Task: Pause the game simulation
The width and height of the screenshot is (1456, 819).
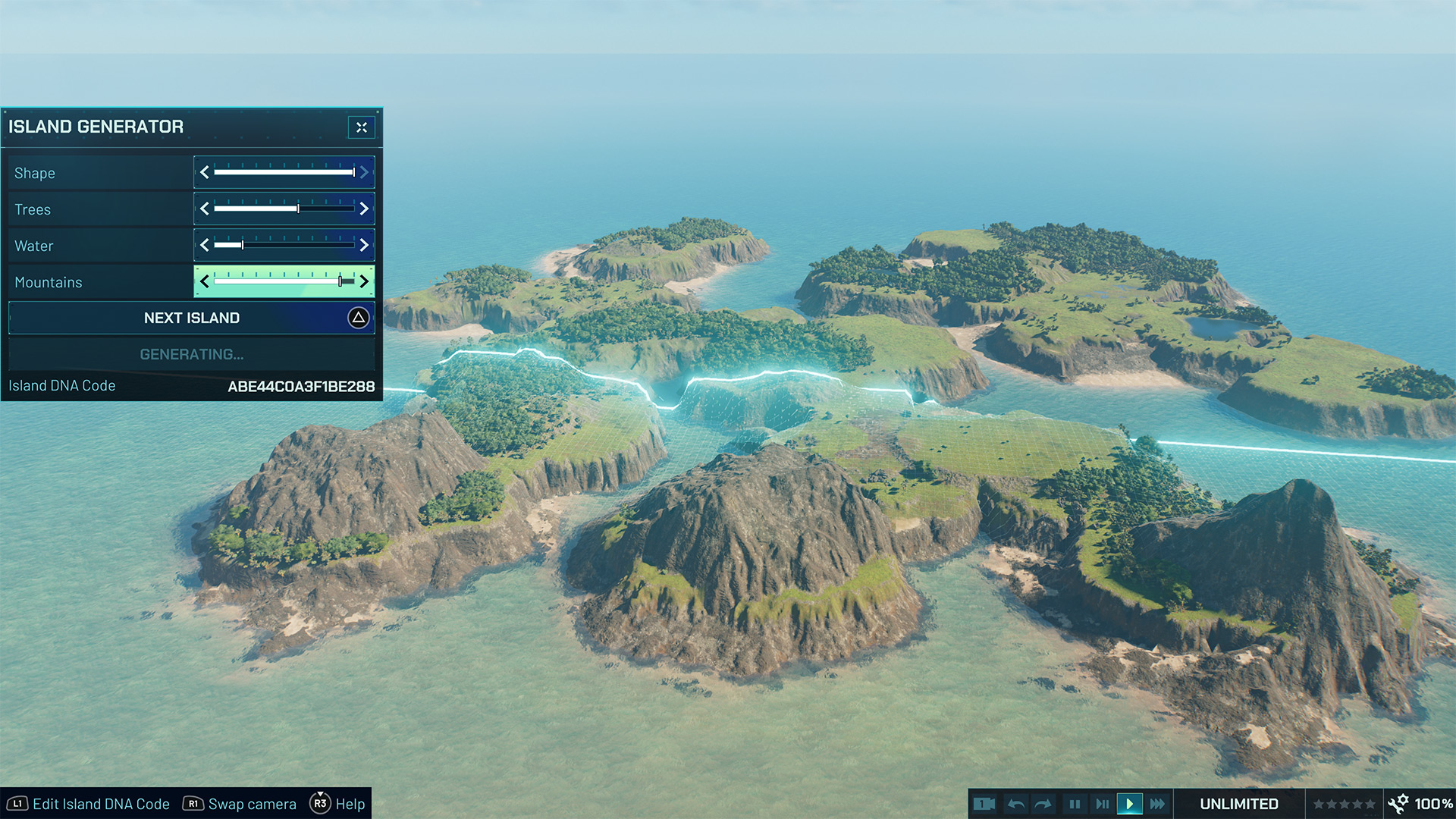Action: (1075, 804)
